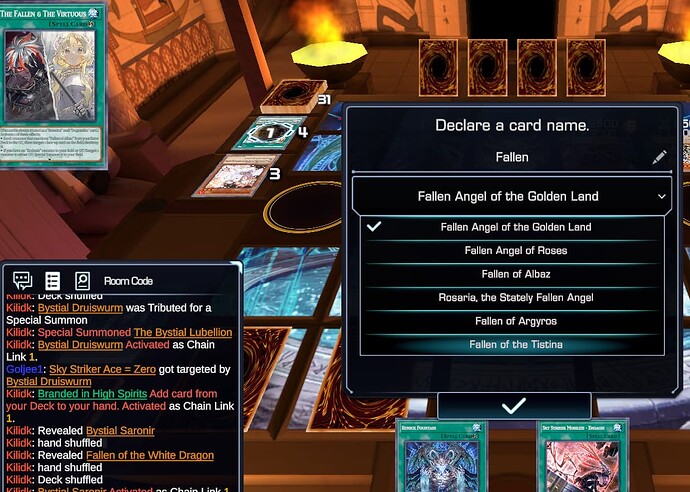
Task: Open the chat speech-bubble tab
Action: [x=22, y=281]
